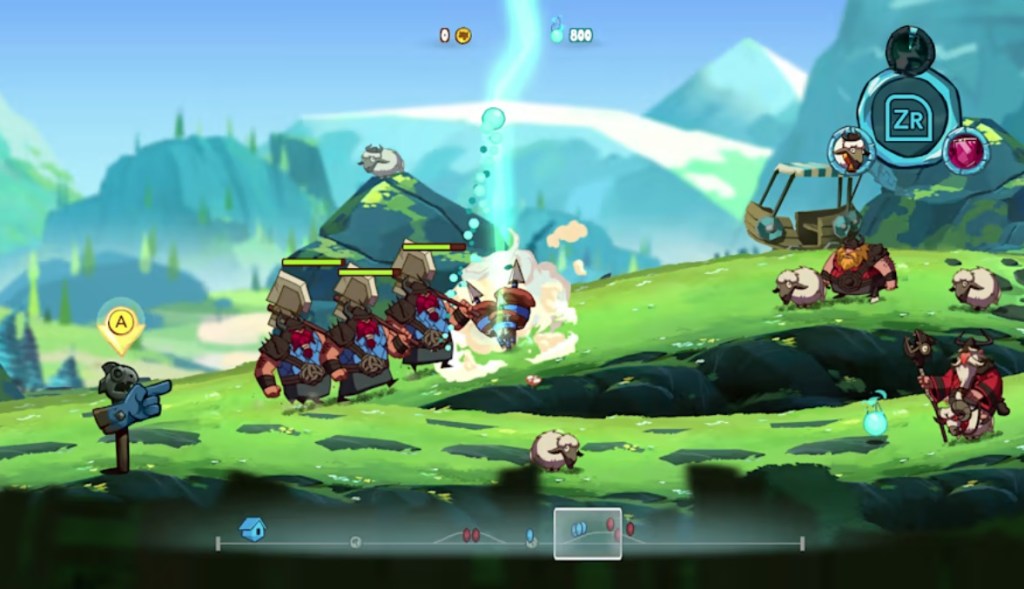The width and height of the screenshot is (1024, 589).
Task: Jump to the highlighted viewport box on minimap
Action: (x=588, y=533)
